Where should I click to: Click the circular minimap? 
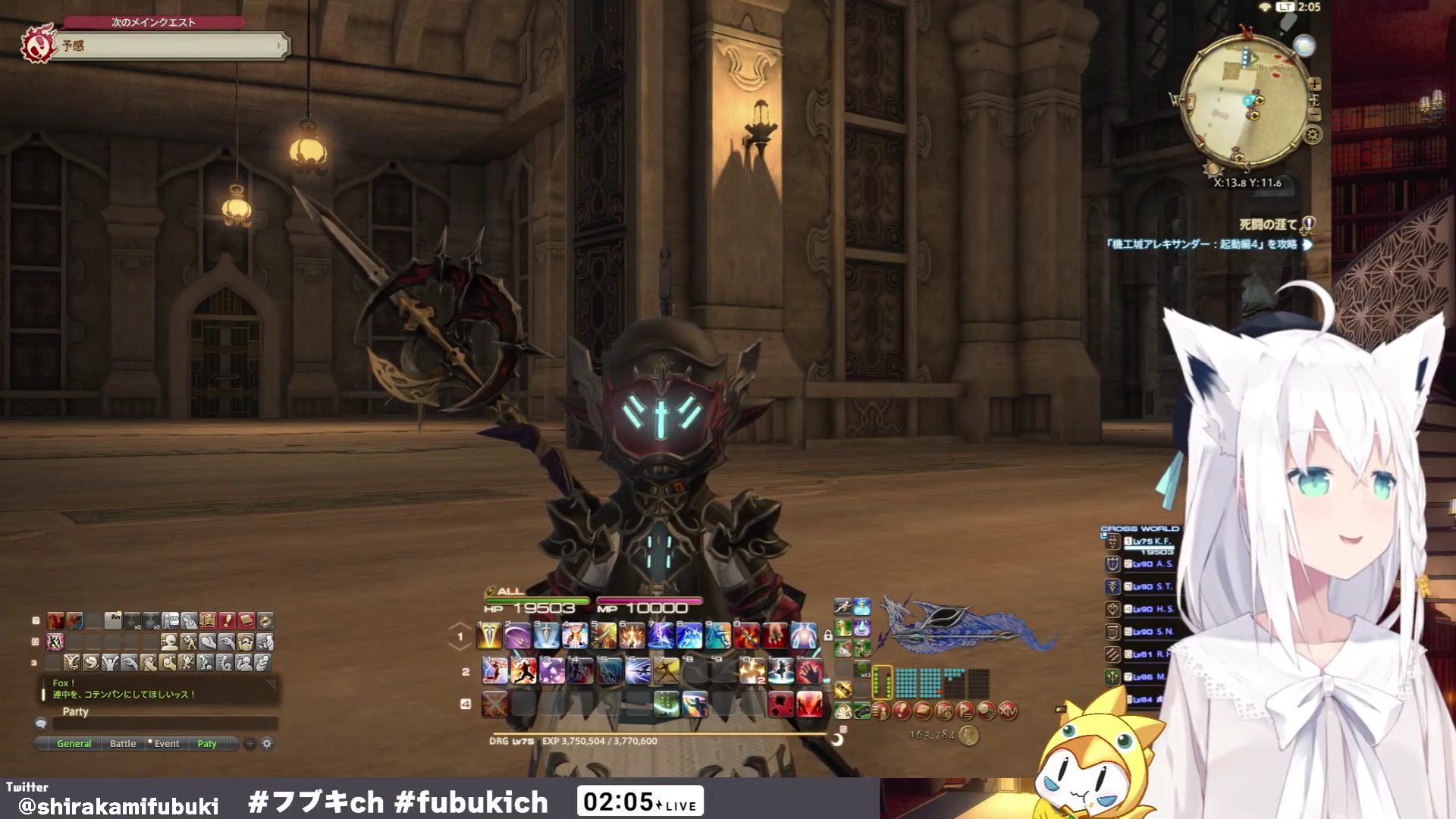[x=1246, y=100]
